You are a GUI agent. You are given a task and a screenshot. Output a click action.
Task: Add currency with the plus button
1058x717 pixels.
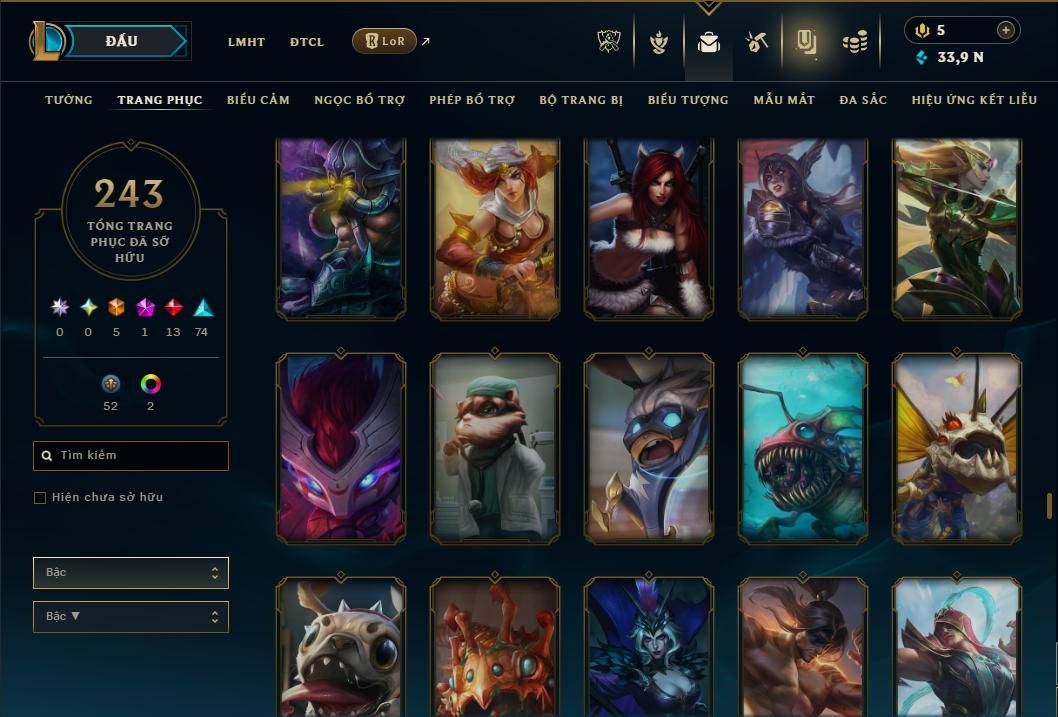tap(1006, 30)
